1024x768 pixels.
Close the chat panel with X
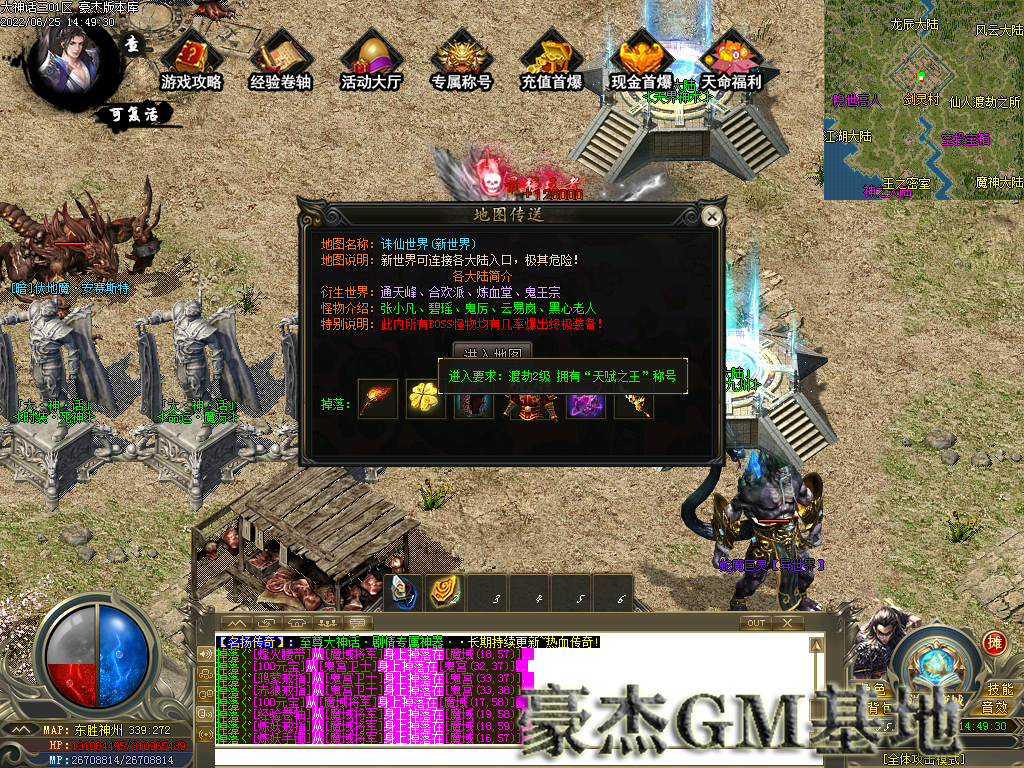tap(788, 622)
